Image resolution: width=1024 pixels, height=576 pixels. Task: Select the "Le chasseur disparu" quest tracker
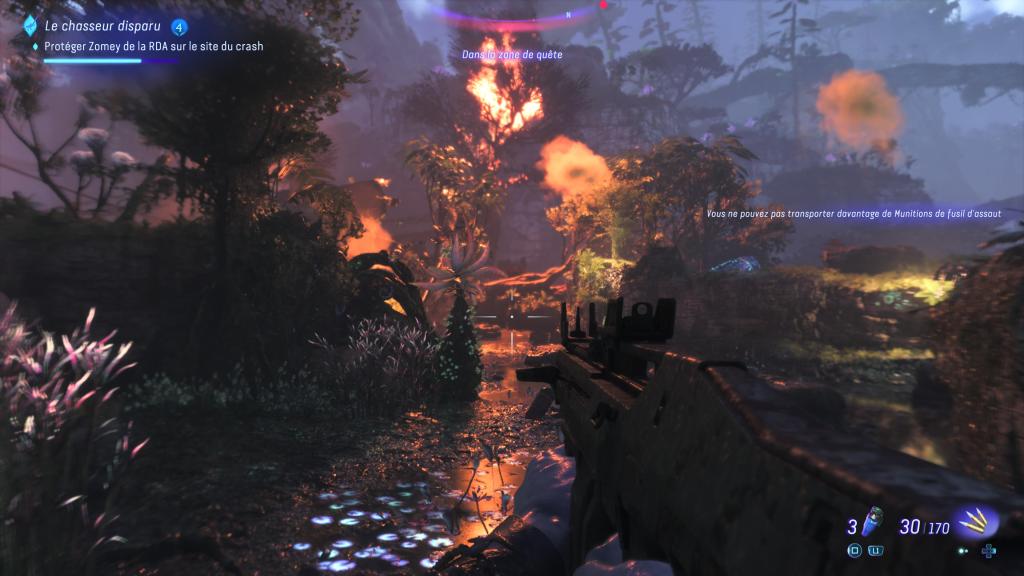pyautogui.click(x=96, y=26)
